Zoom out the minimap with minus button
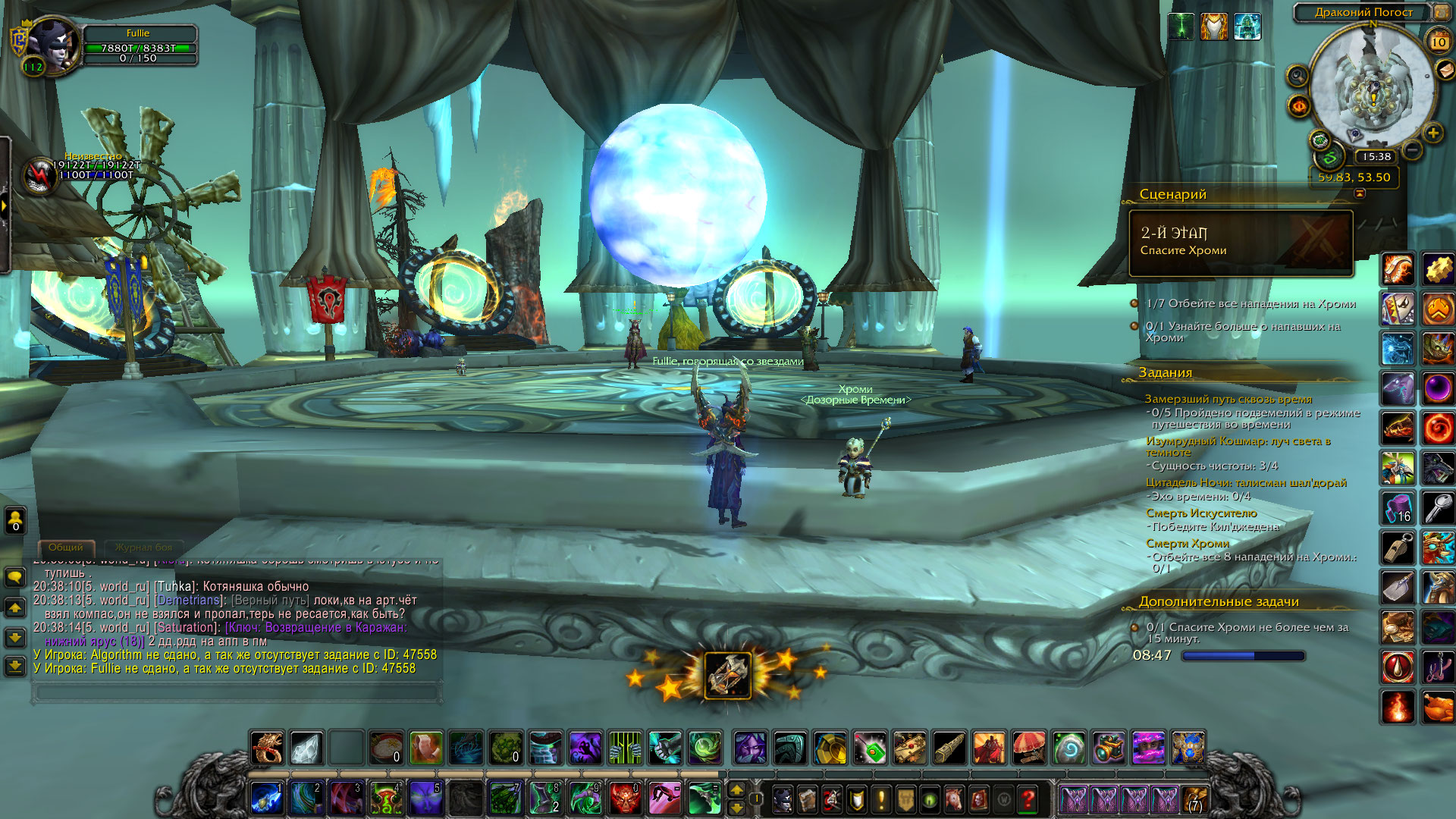1456x819 pixels. [1412, 150]
